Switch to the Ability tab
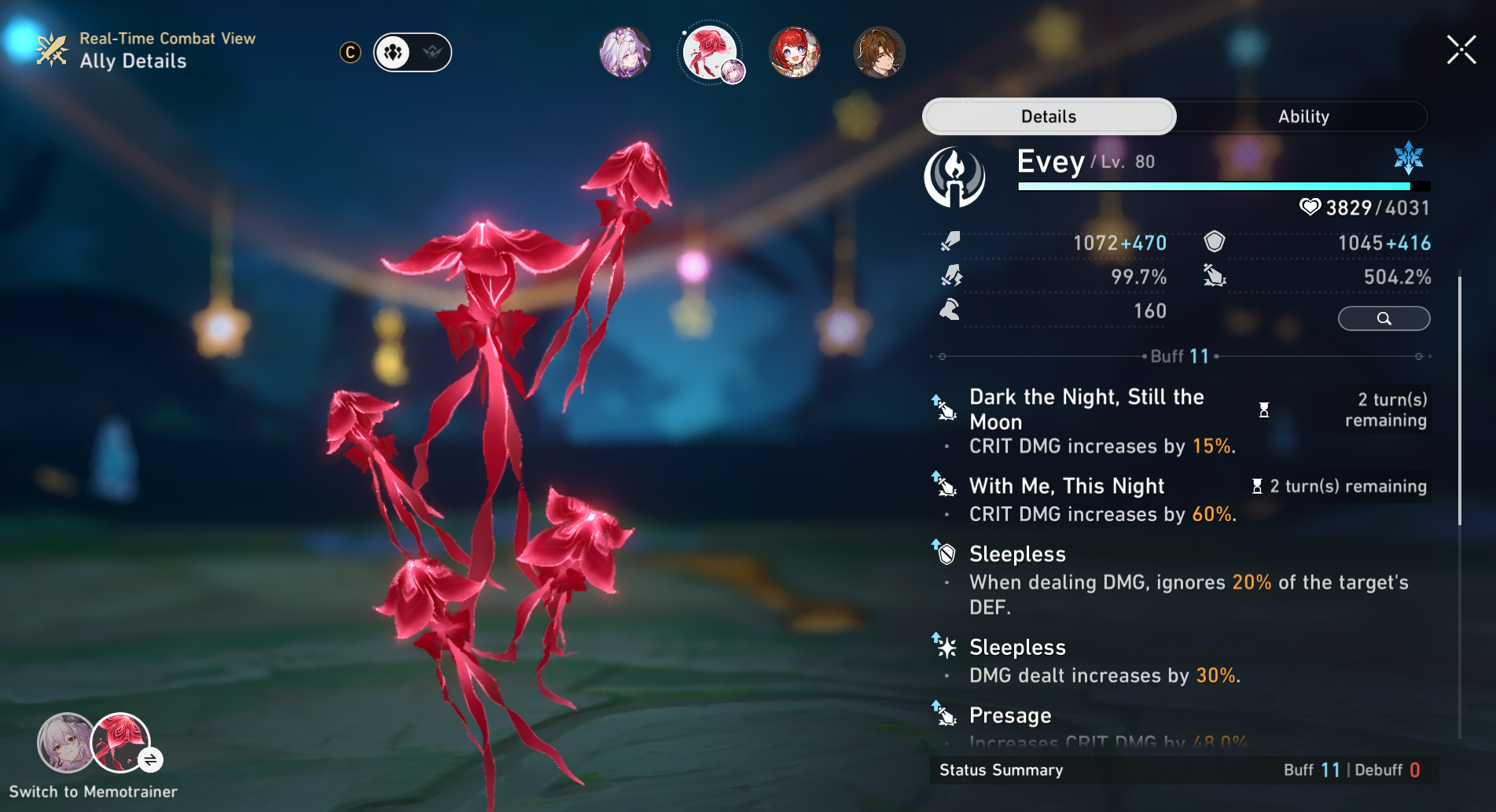The width and height of the screenshot is (1496, 812). click(x=1303, y=116)
